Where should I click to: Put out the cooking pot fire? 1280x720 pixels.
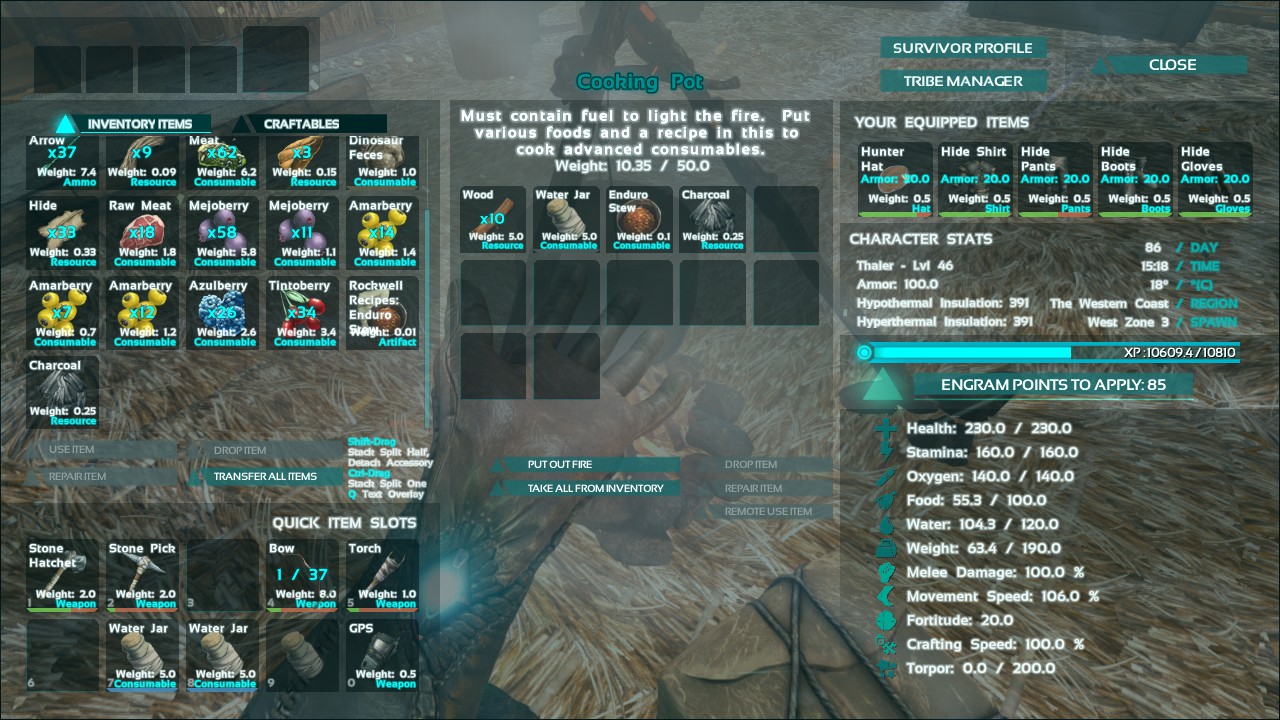[x=588, y=464]
